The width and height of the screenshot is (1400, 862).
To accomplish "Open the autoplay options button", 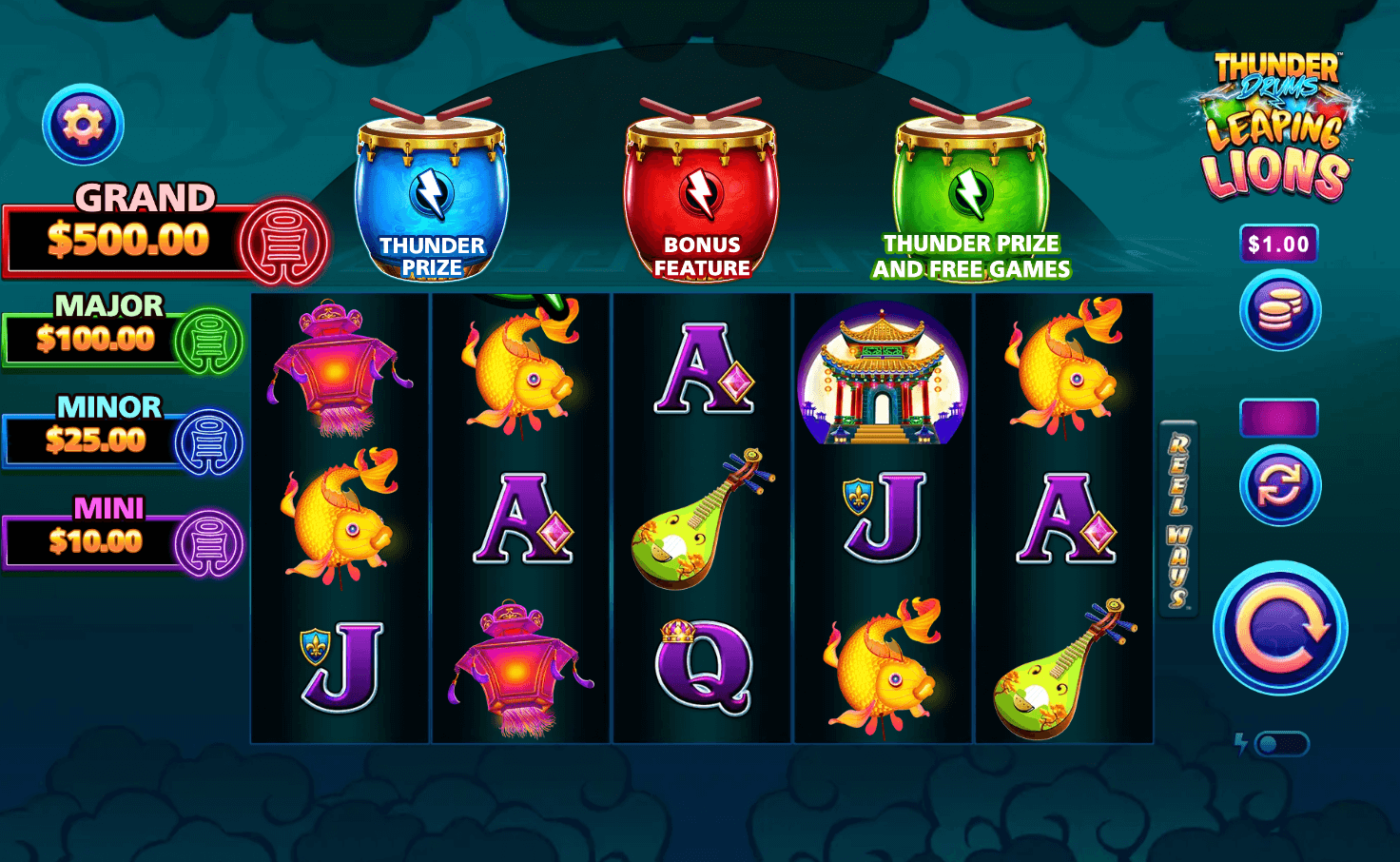I will [x=1279, y=486].
